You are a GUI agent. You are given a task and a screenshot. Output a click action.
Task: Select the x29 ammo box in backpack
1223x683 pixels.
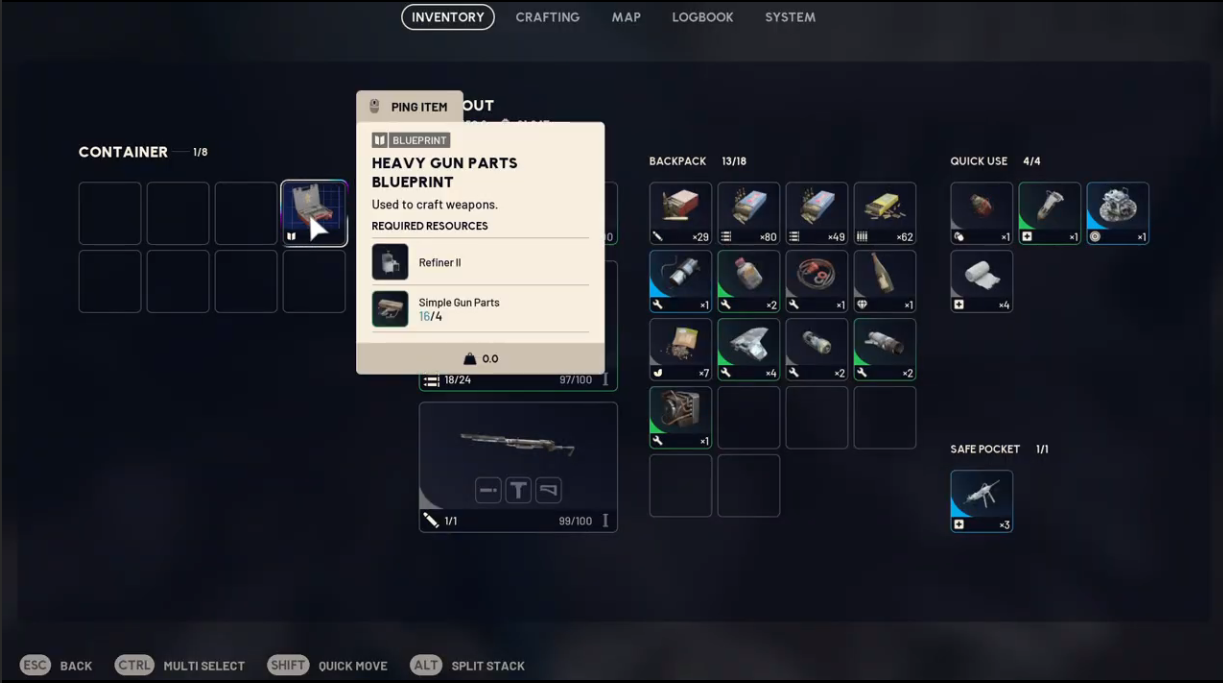tap(681, 213)
